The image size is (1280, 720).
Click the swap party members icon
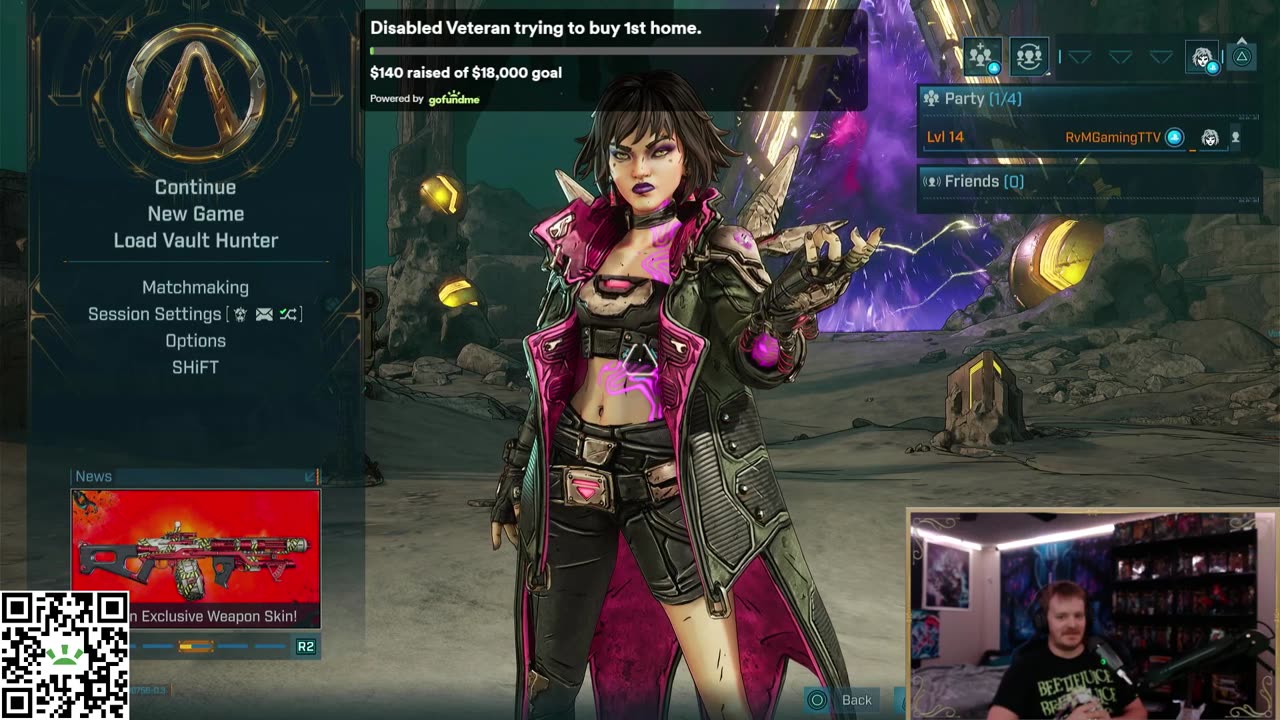tap(1028, 57)
